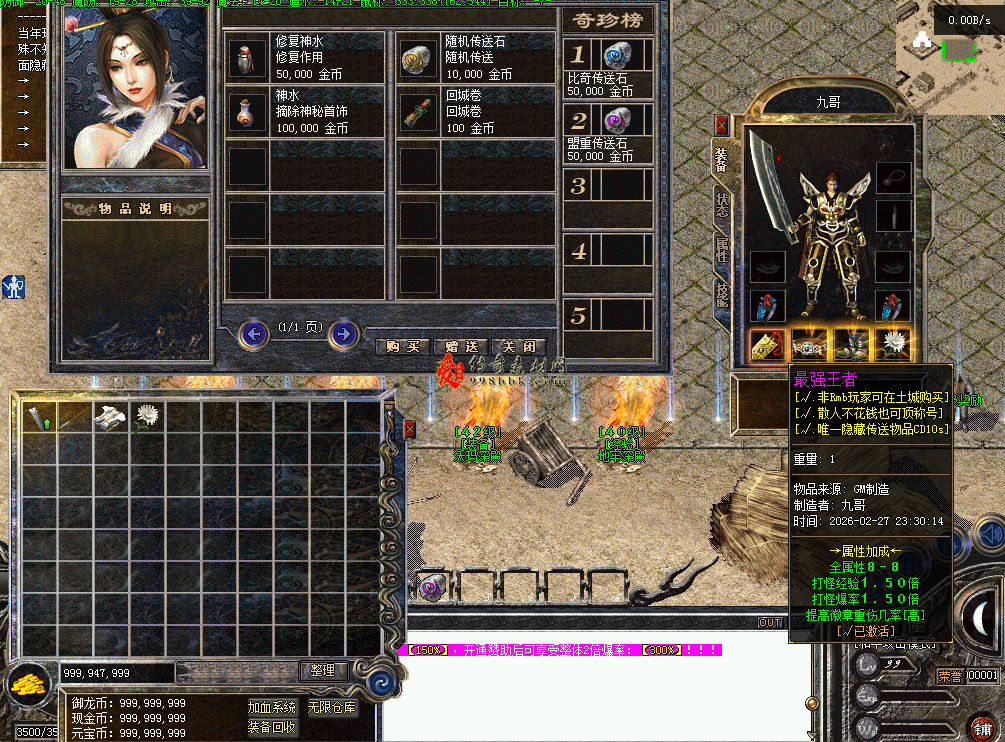
Task: Click the 整理 sort inventory button
Action: 322,671
